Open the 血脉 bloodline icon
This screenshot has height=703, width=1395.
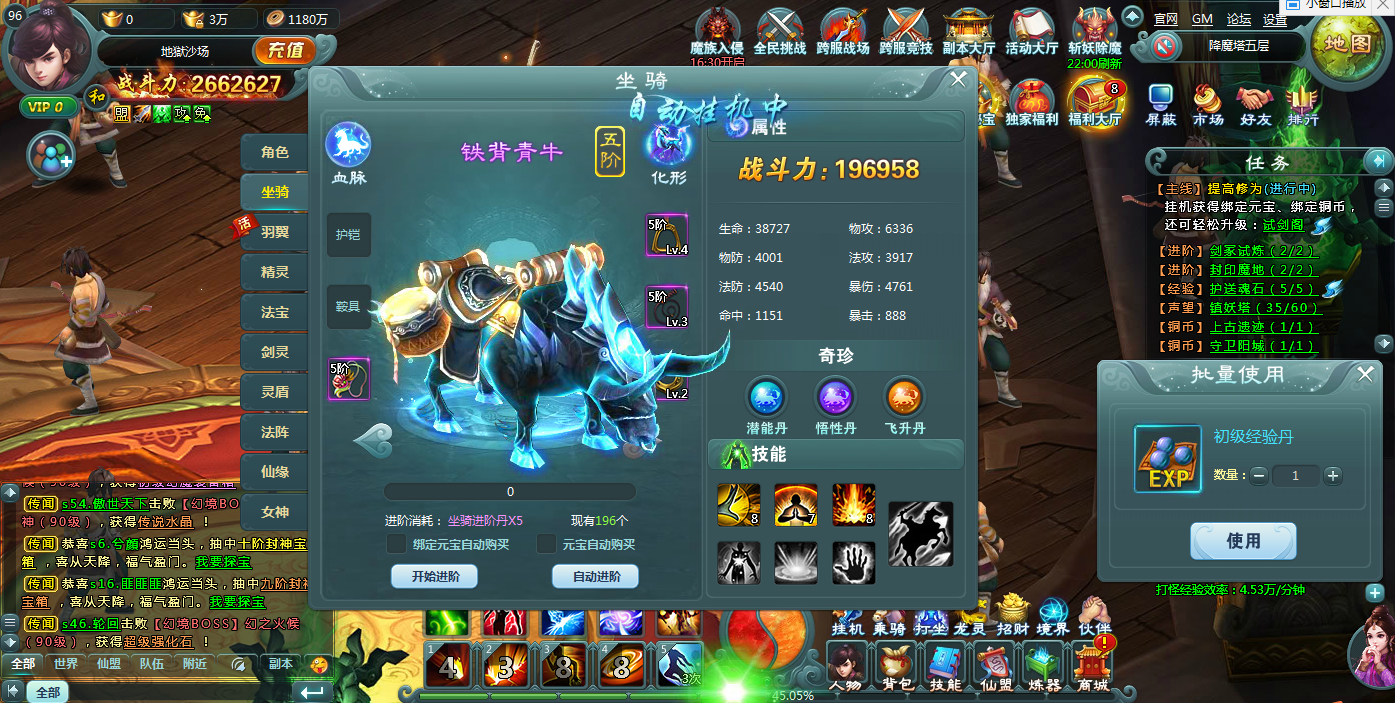point(348,146)
